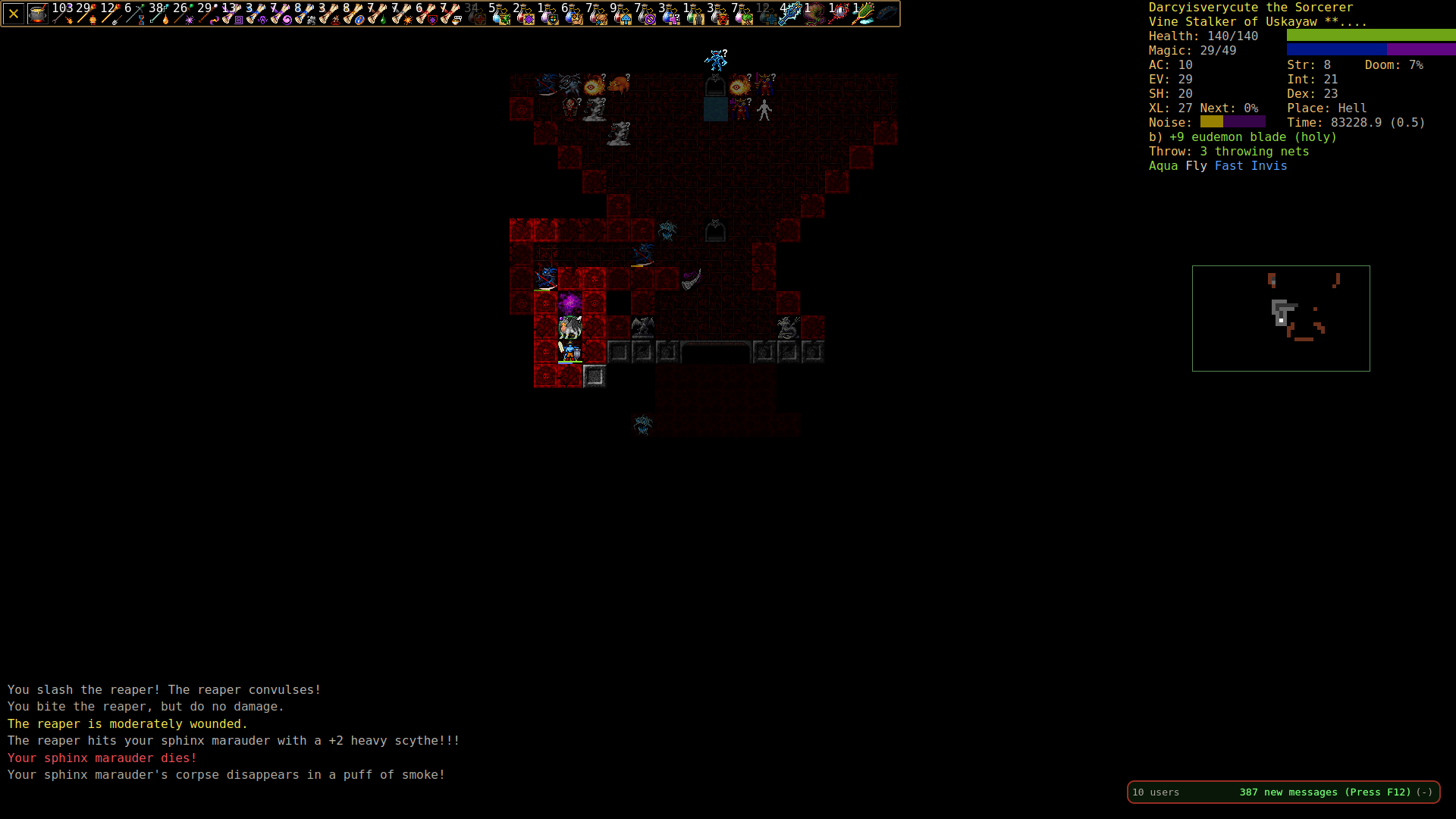The height and width of the screenshot is (819, 1456).
Task: Use the wand with 103 charges
Action: click(x=62, y=14)
